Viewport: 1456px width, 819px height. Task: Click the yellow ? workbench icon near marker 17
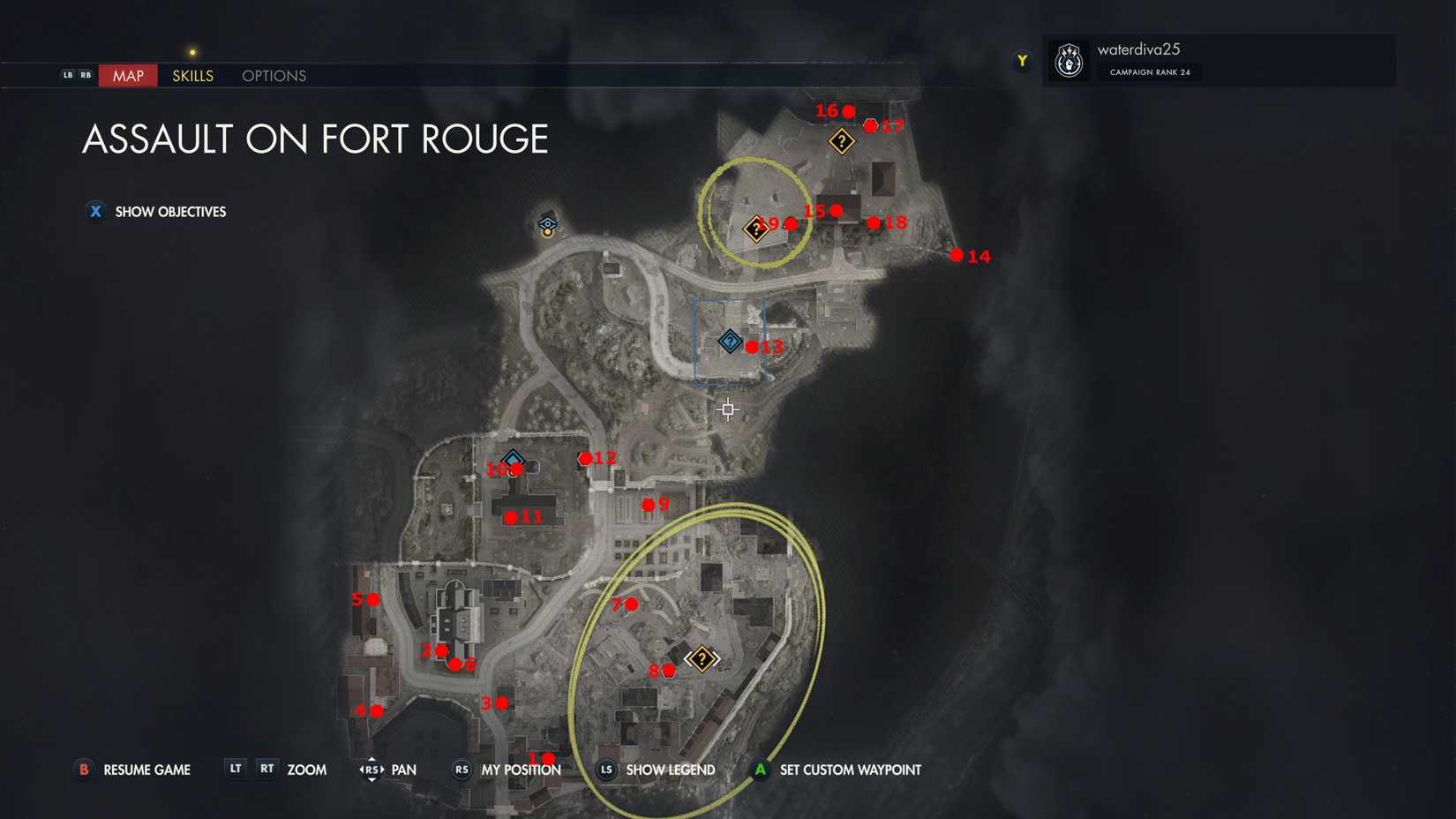[x=841, y=141]
